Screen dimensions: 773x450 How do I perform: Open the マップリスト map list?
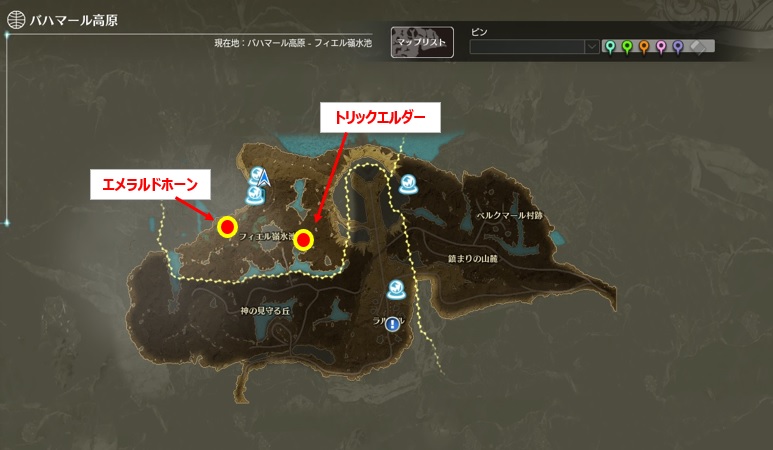click(422, 42)
